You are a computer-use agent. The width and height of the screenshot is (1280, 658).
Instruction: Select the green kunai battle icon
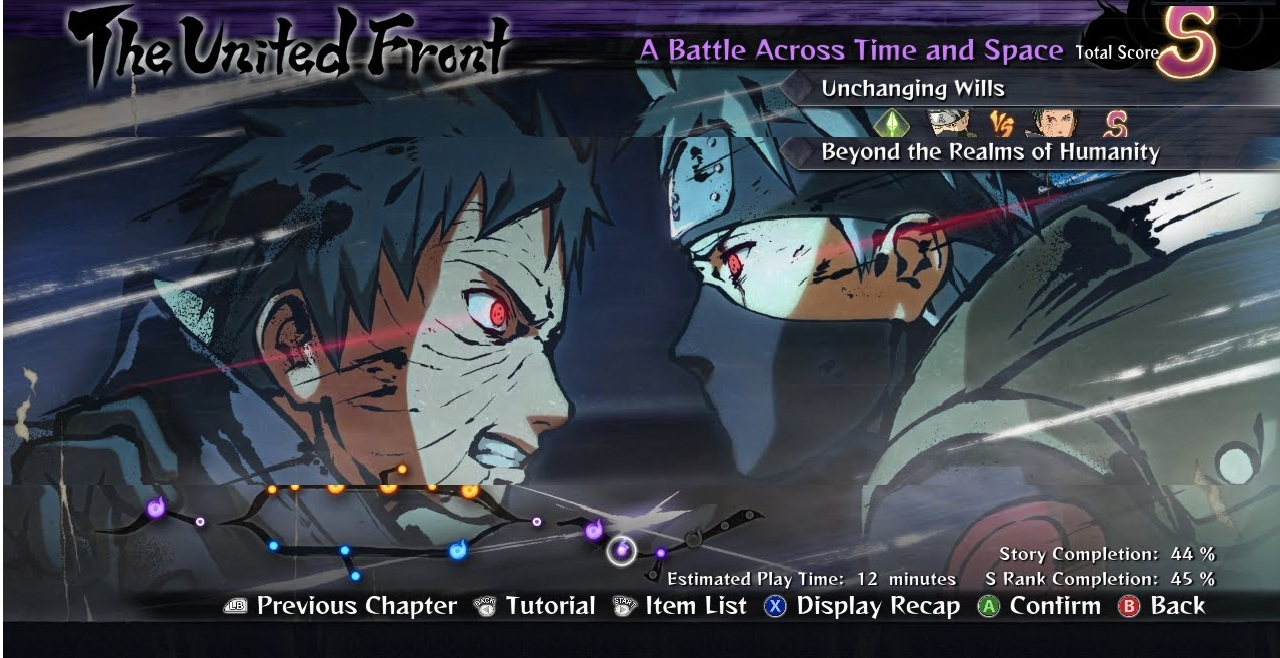(891, 123)
